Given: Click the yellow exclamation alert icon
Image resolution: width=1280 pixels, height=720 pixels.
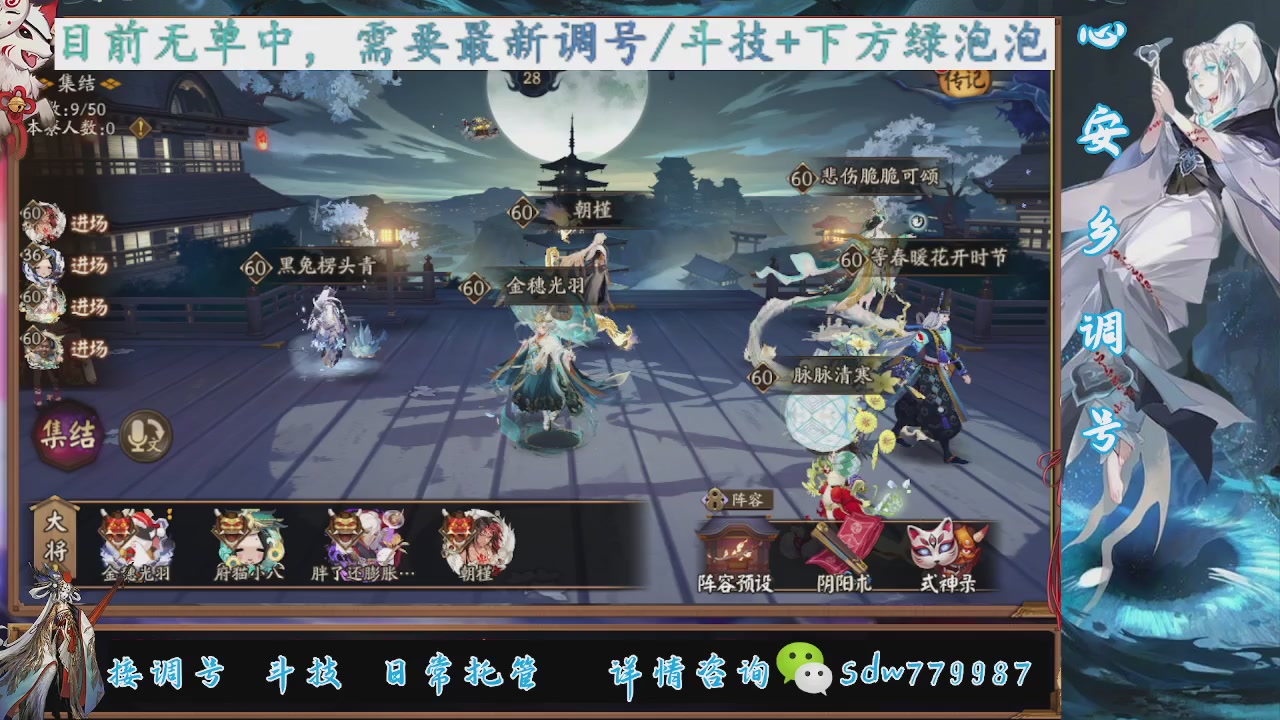Looking at the screenshot, I should tap(140, 127).
